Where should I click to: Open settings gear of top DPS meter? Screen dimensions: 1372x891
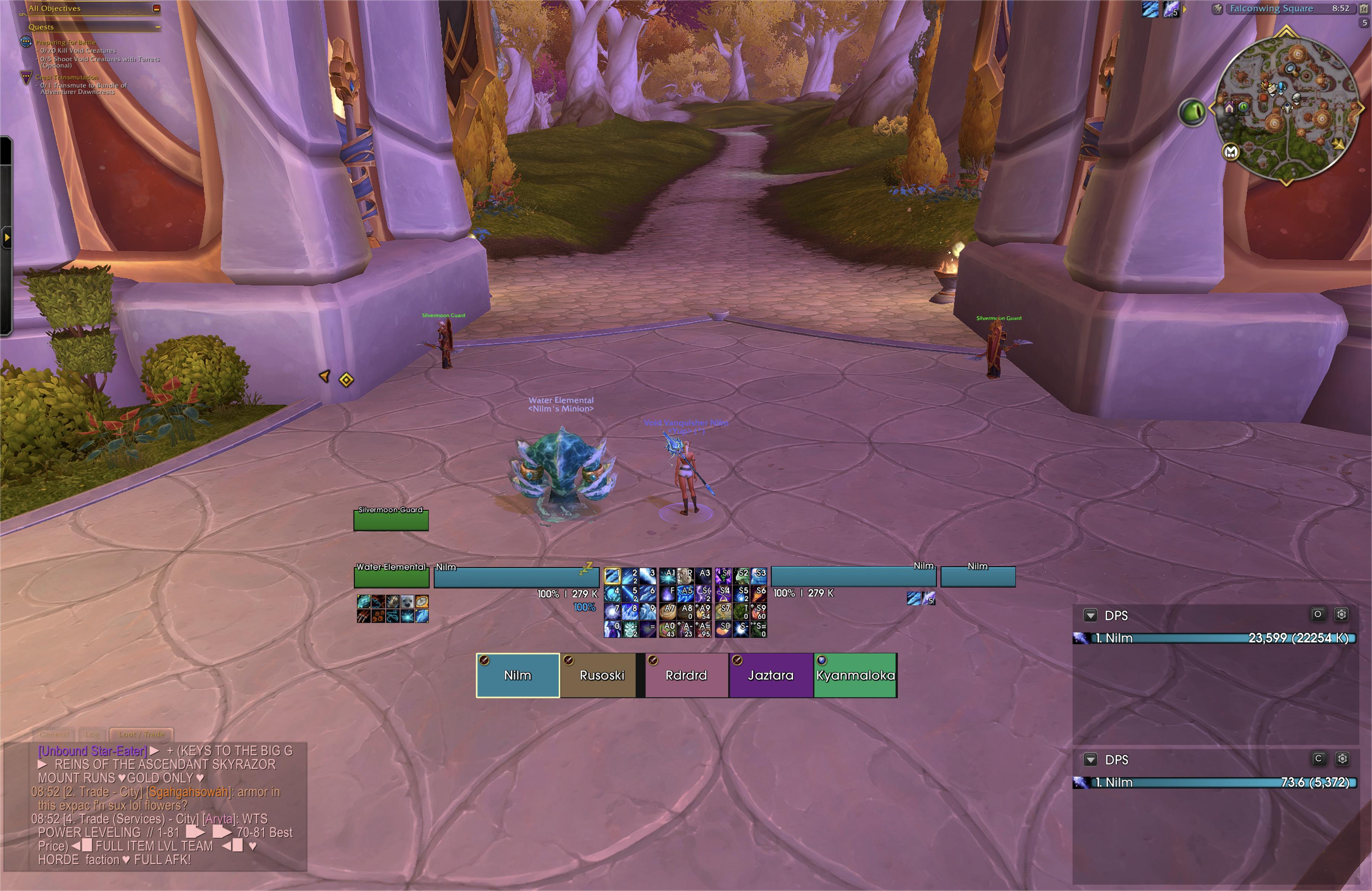(x=1342, y=614)
